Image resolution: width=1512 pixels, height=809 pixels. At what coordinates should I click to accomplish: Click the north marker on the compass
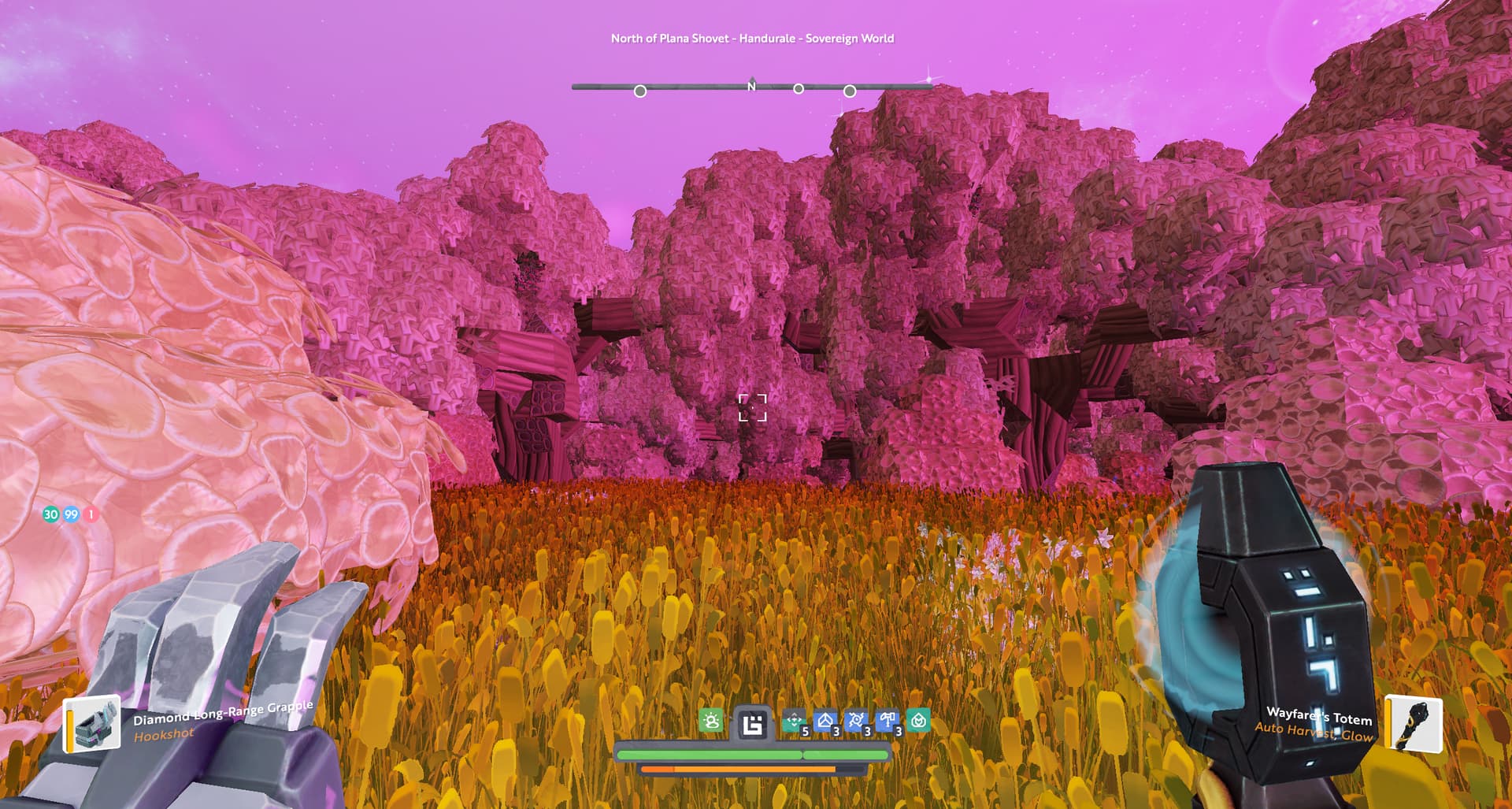751,87
